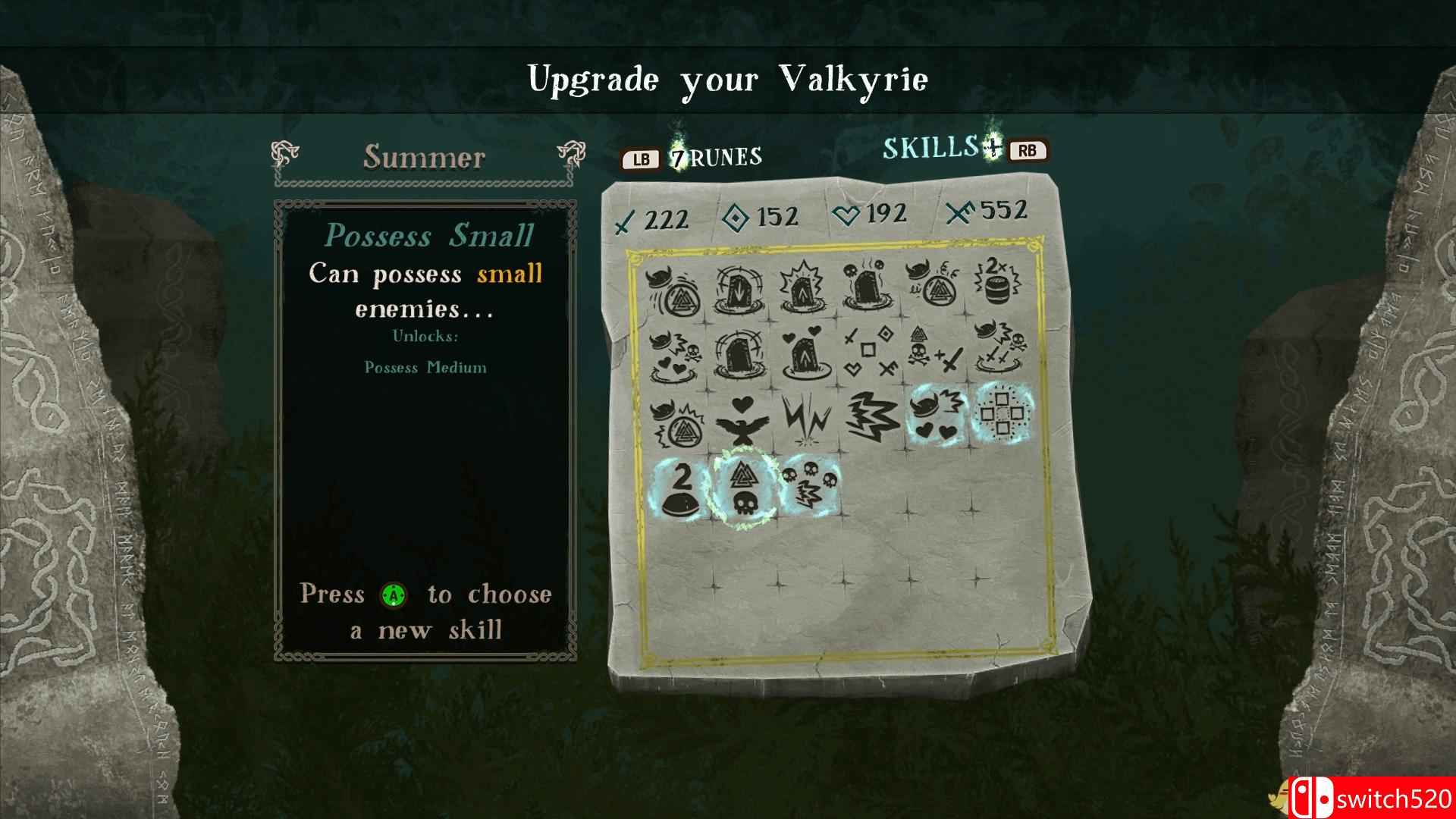Click the raven with heart skill icon

pyautogui.click(x=742, y=420)
